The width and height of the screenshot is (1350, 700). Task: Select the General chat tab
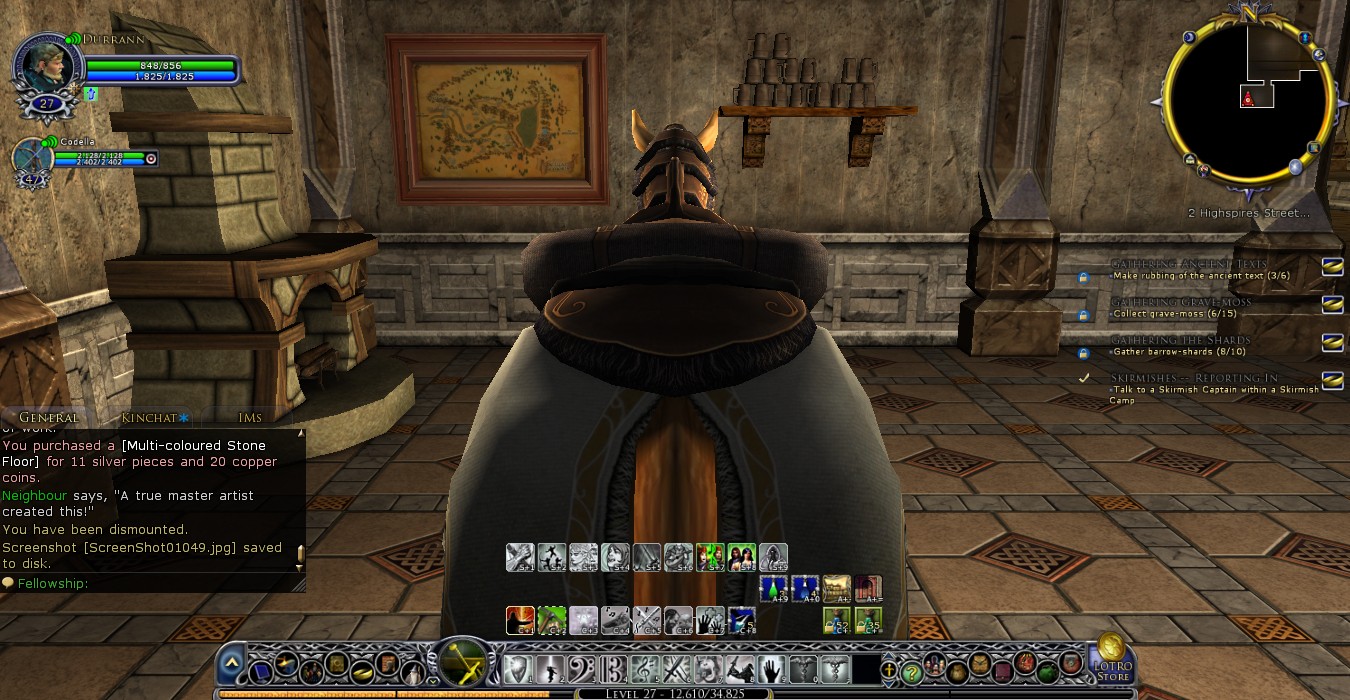(x=48, y=417)
